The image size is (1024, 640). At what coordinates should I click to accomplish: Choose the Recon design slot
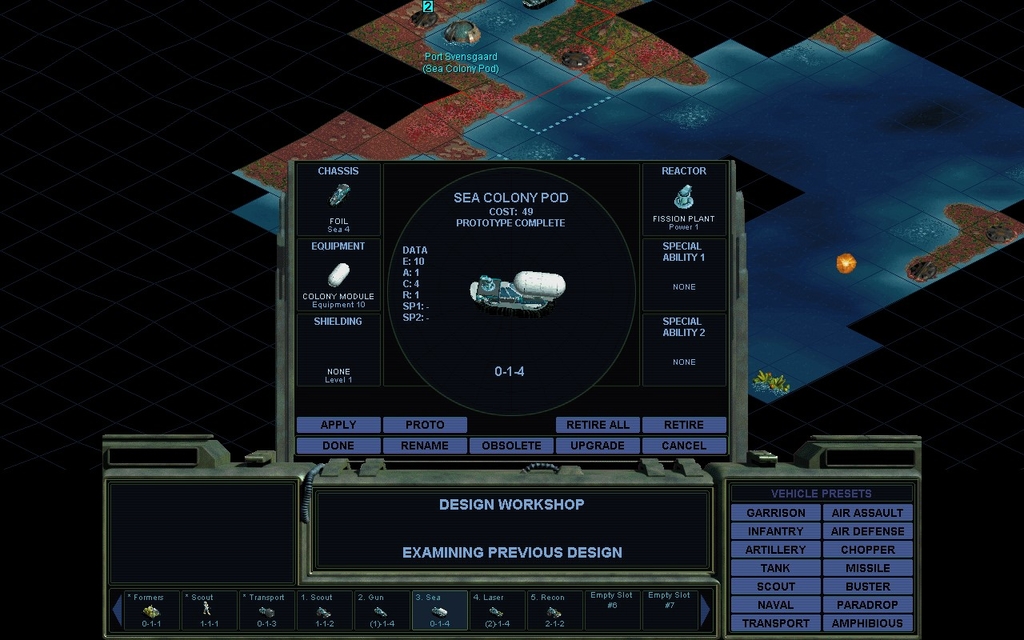coord(554,610)
